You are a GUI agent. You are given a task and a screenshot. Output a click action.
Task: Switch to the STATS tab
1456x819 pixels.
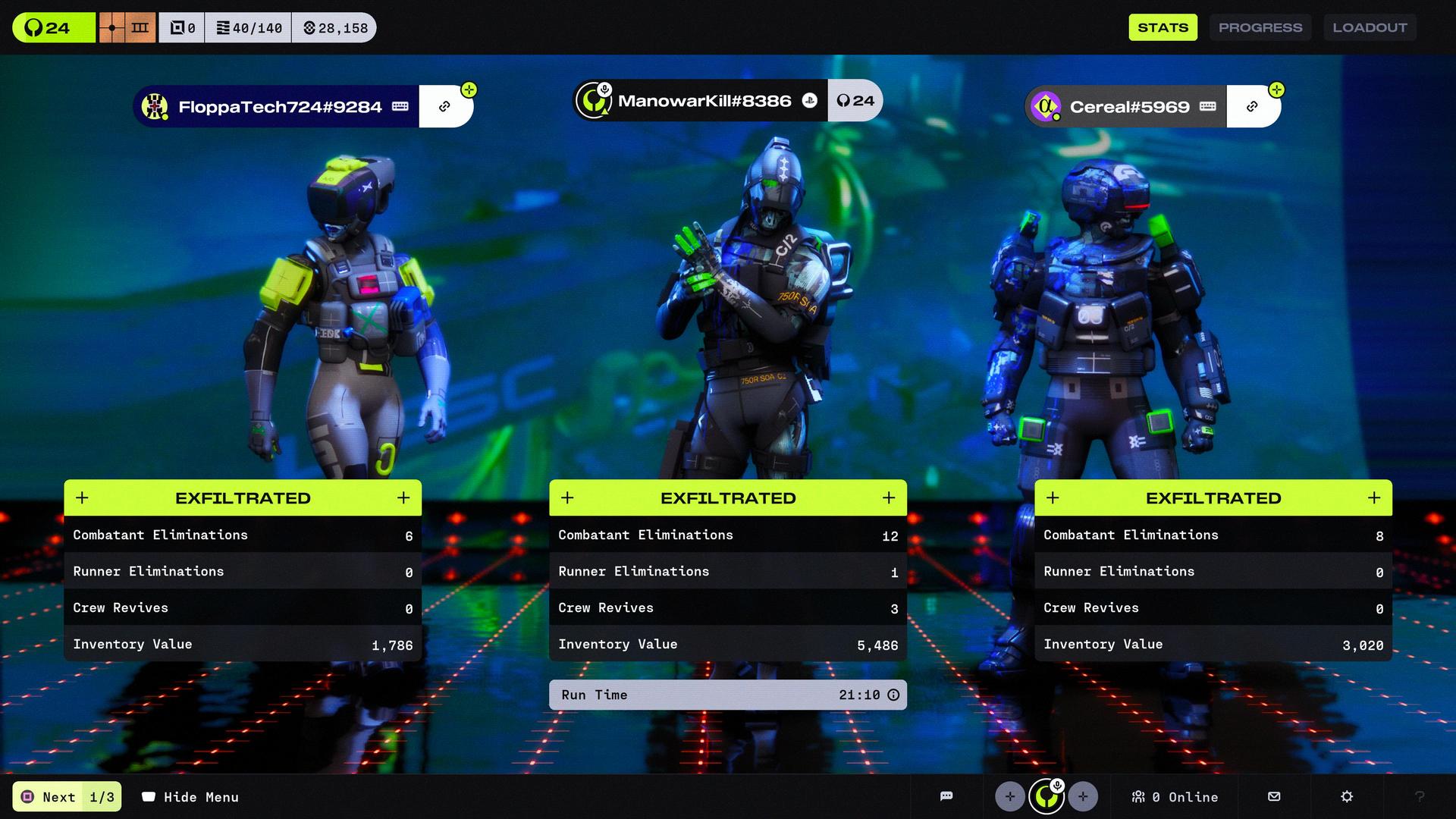1163,27
